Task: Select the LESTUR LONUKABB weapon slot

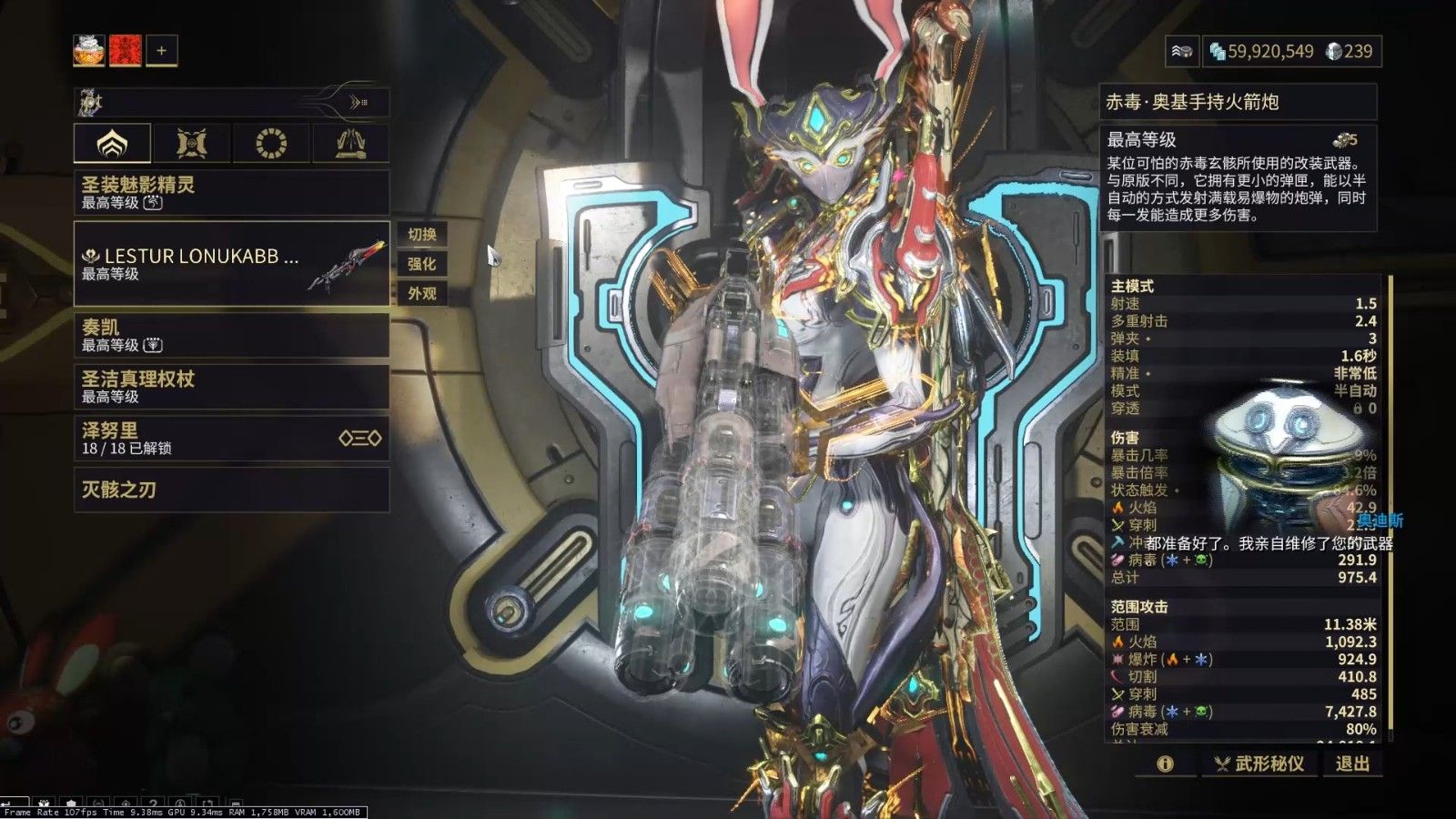Action: (231, 264)
